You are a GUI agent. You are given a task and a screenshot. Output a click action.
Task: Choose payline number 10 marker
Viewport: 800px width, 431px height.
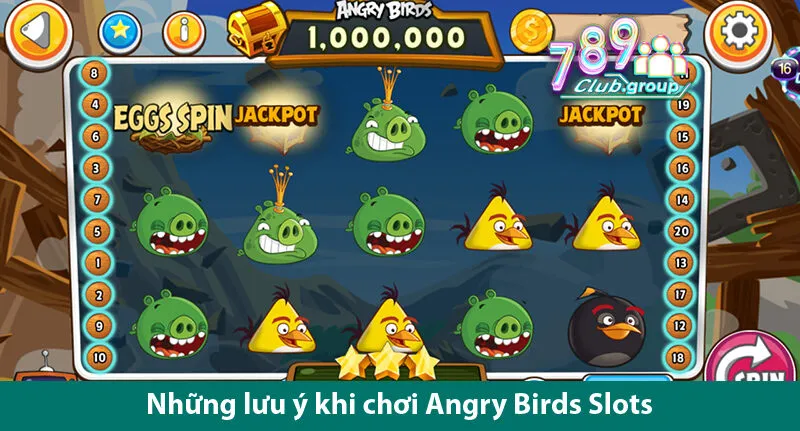tap(99, 356)
